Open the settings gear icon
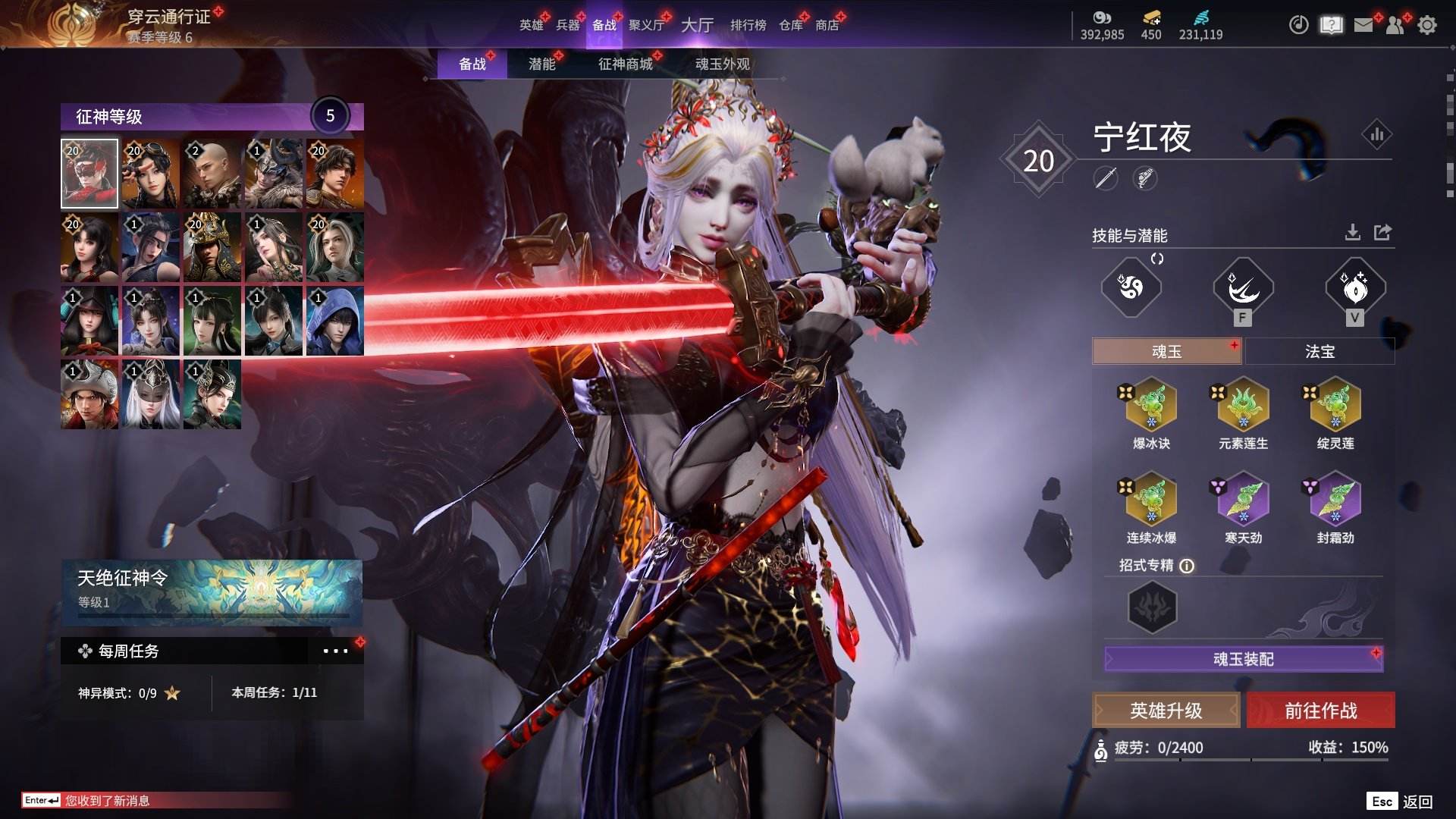Viewport: 1456px width, 819px height. click(1426, 25)
